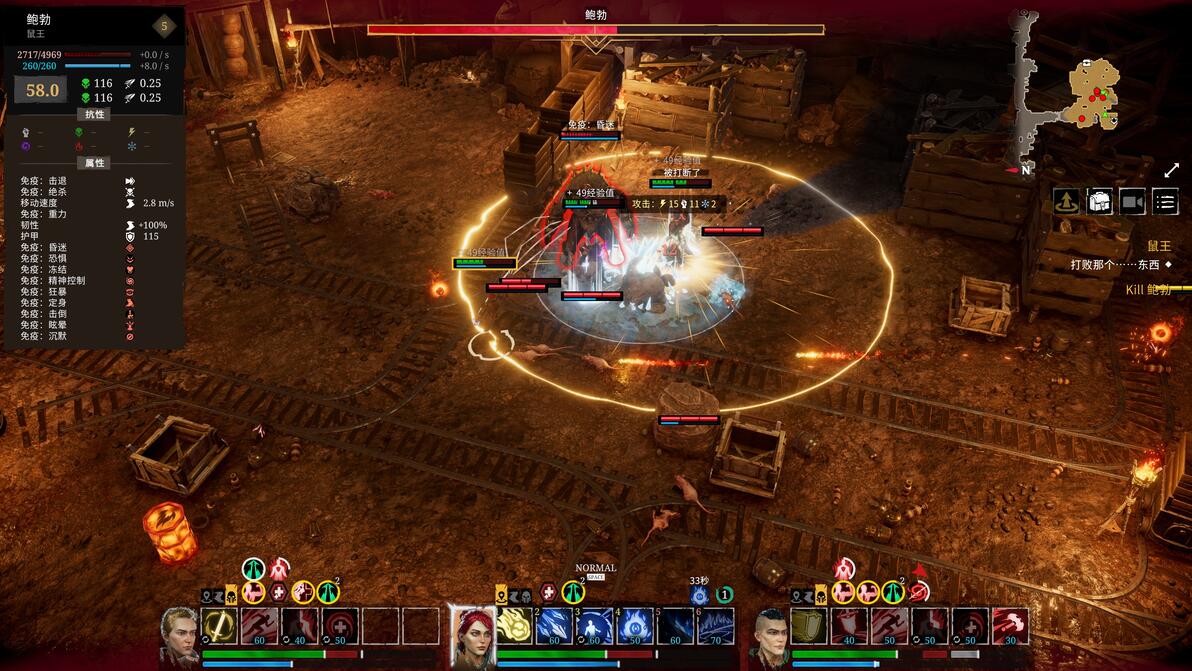Screen dimensions: 1192x671
Task: Toggle the camera mode button
Action: 1132,202
